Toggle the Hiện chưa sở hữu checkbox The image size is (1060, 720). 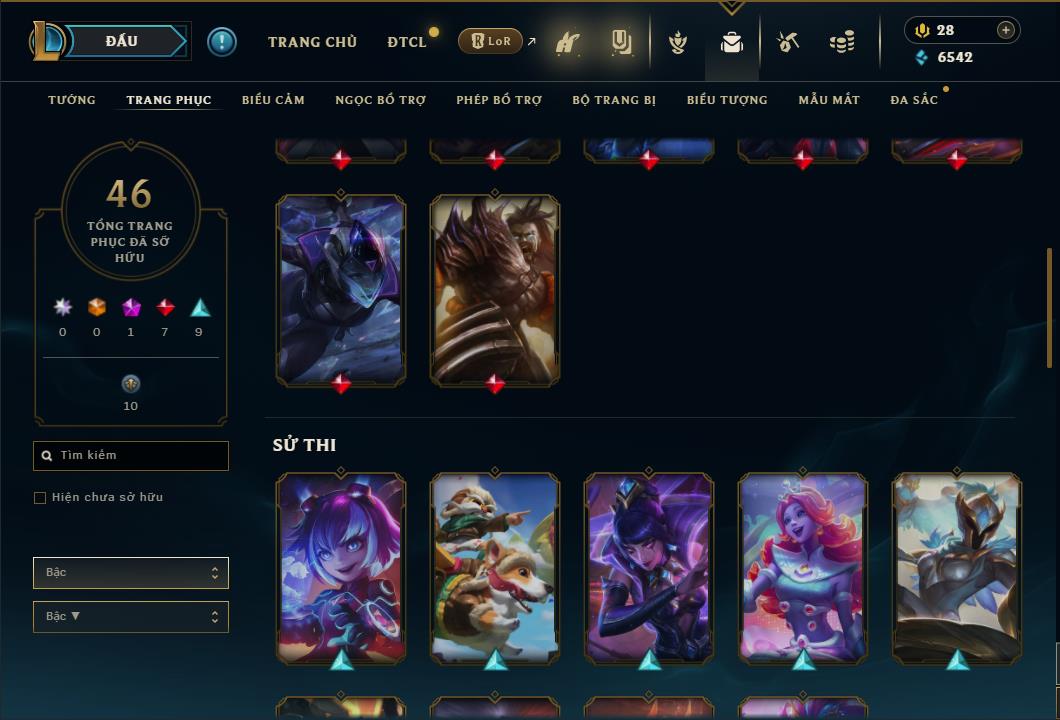[40, 498]
